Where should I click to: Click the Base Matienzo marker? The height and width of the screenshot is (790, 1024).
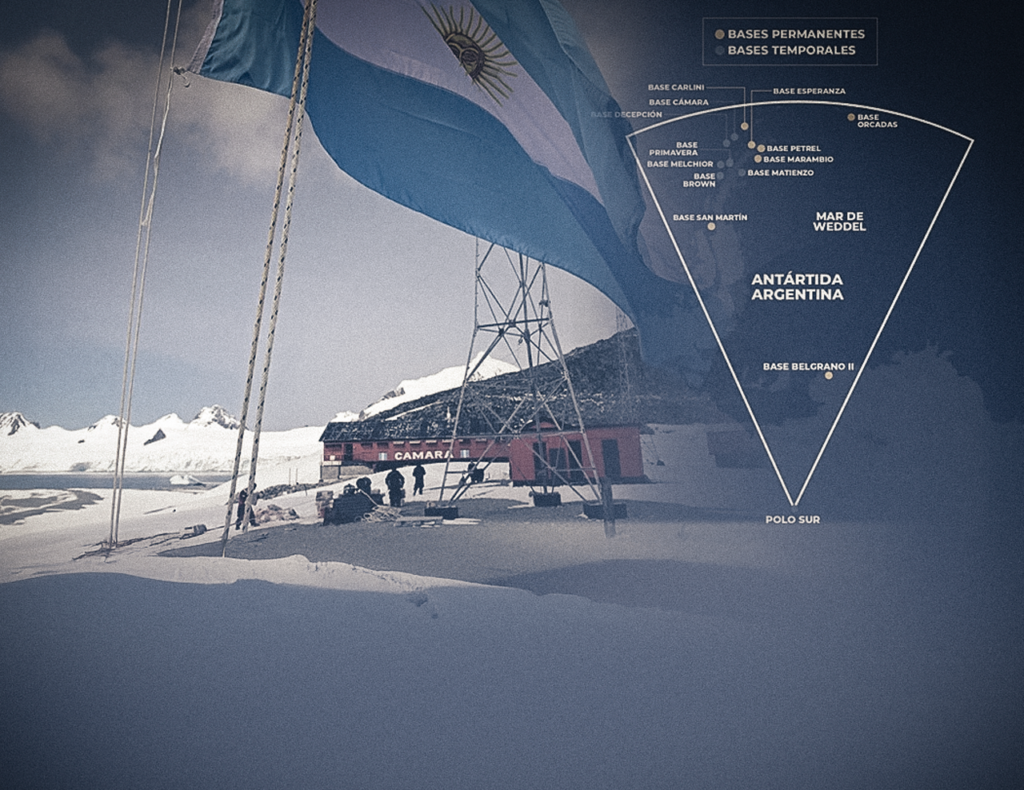pyautogui.click(x=742, y=172)
